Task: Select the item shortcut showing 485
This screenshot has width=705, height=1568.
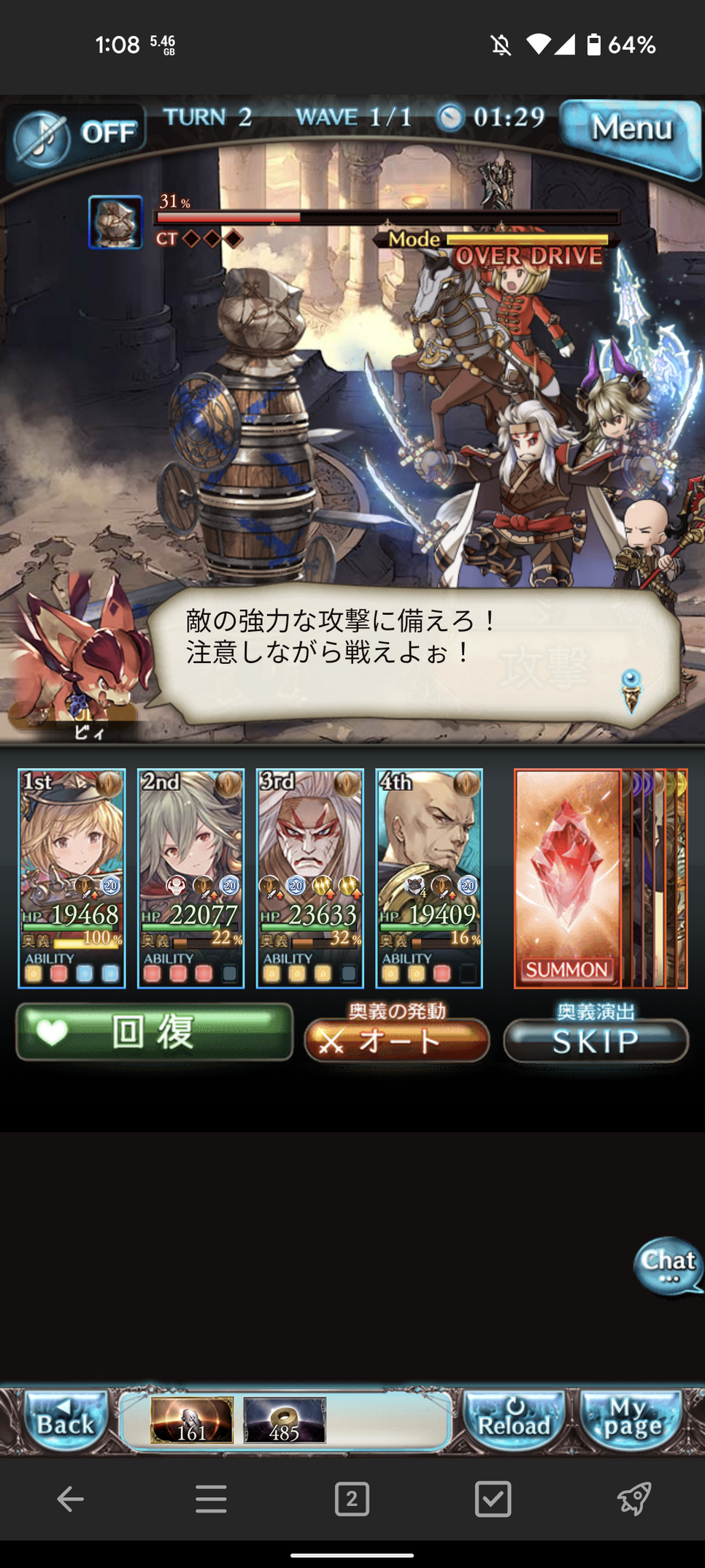Action: pos(284,1420)
